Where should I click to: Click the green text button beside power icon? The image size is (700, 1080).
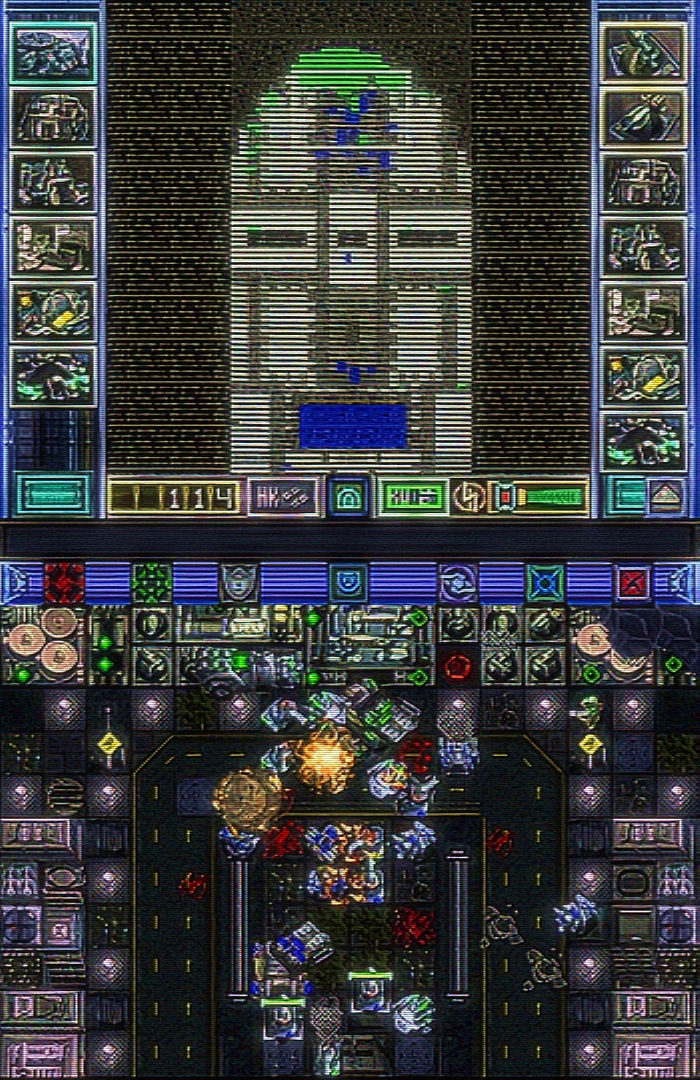click(x=412, y=496)
